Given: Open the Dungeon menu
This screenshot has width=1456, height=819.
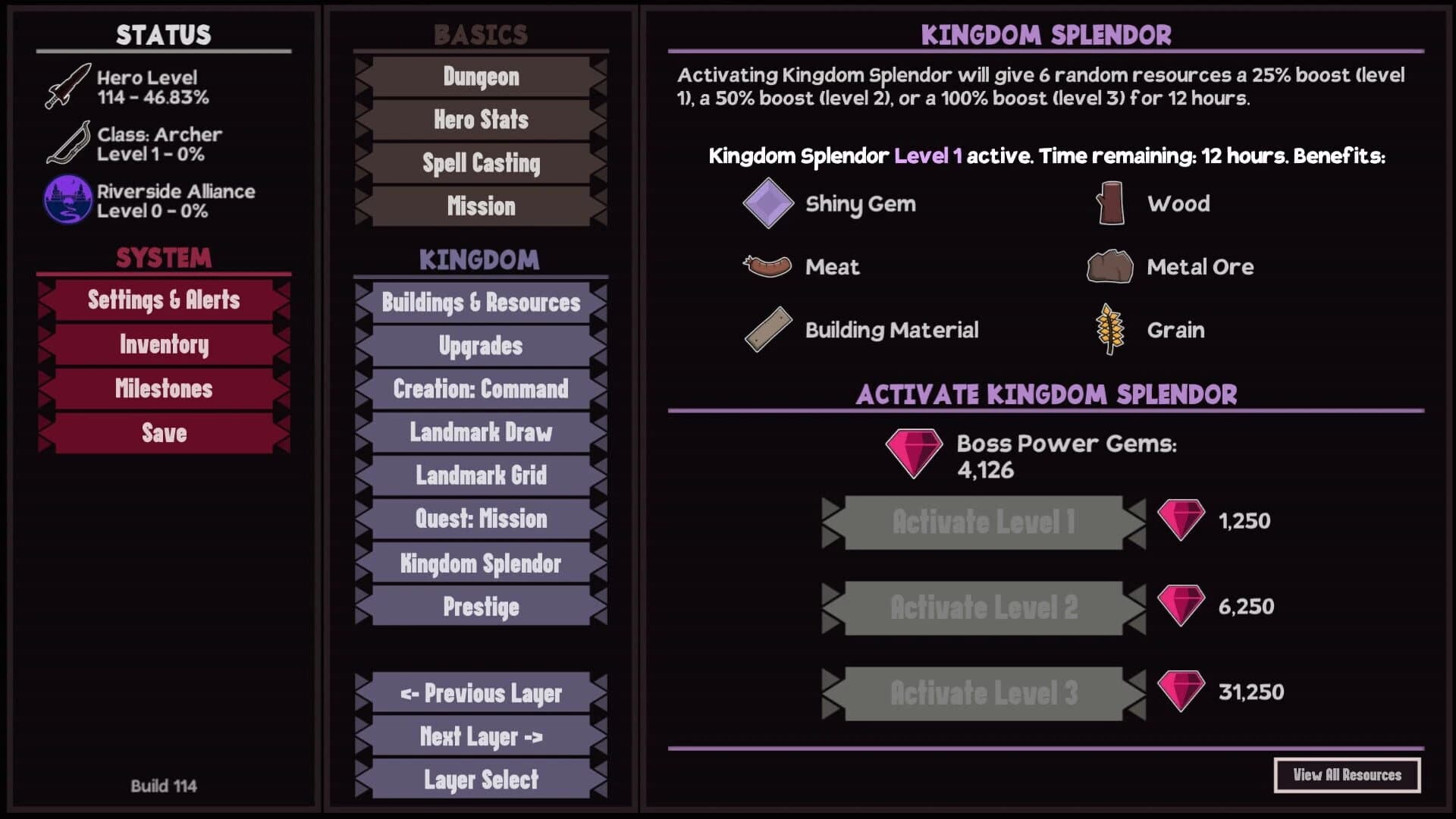Looking at the screenshot, I should pyautogui.click(x=479, y=77).
